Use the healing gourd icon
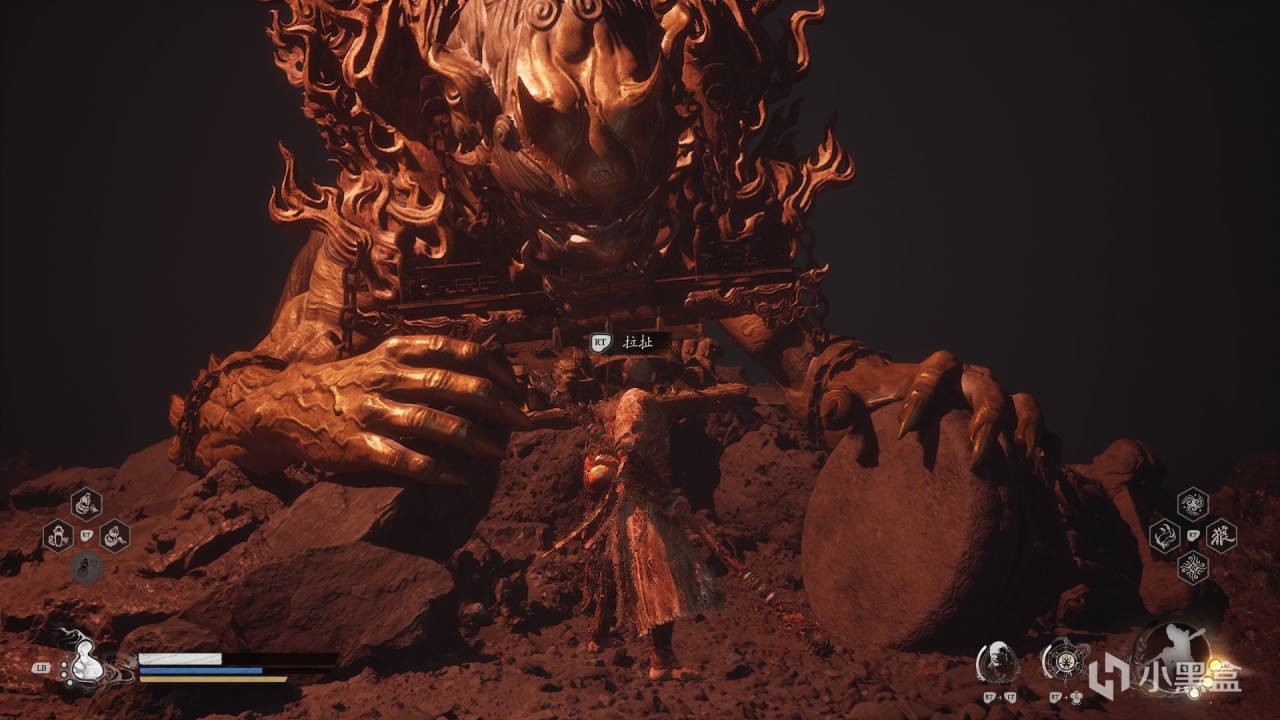1280x720 pixels. point(83,661)
